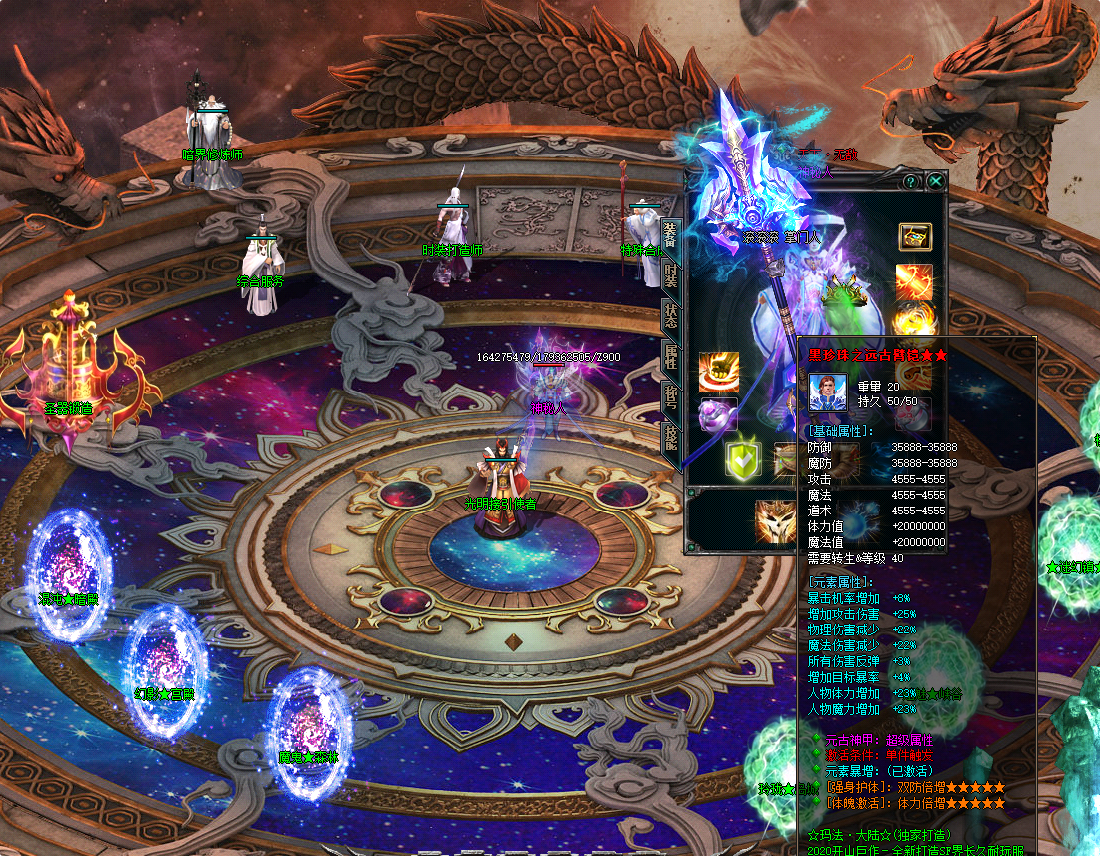Close the character equipment panel
Screen dimensions: 1100x856
click(935, 181)
